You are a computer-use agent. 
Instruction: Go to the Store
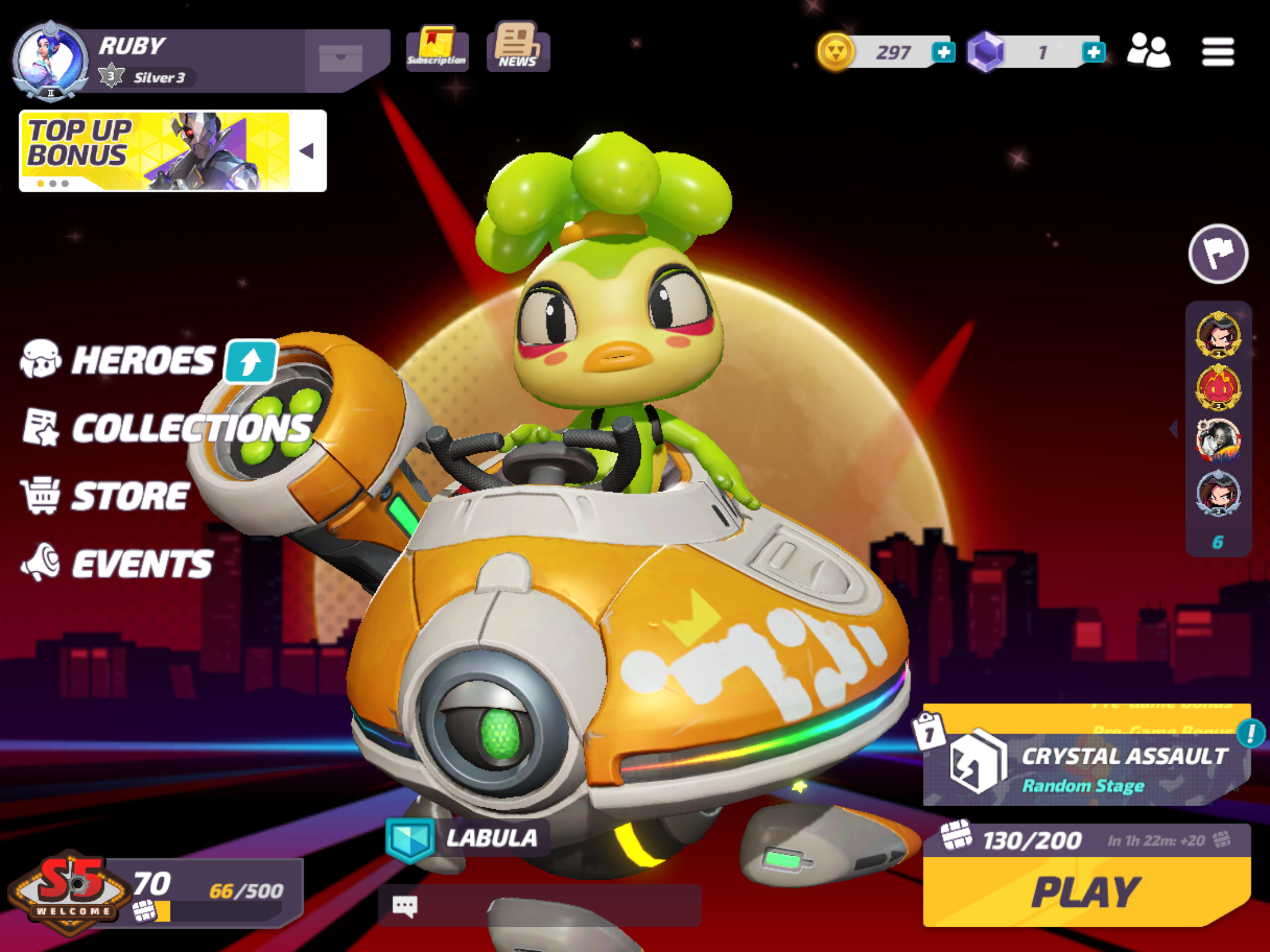point(129,496)
